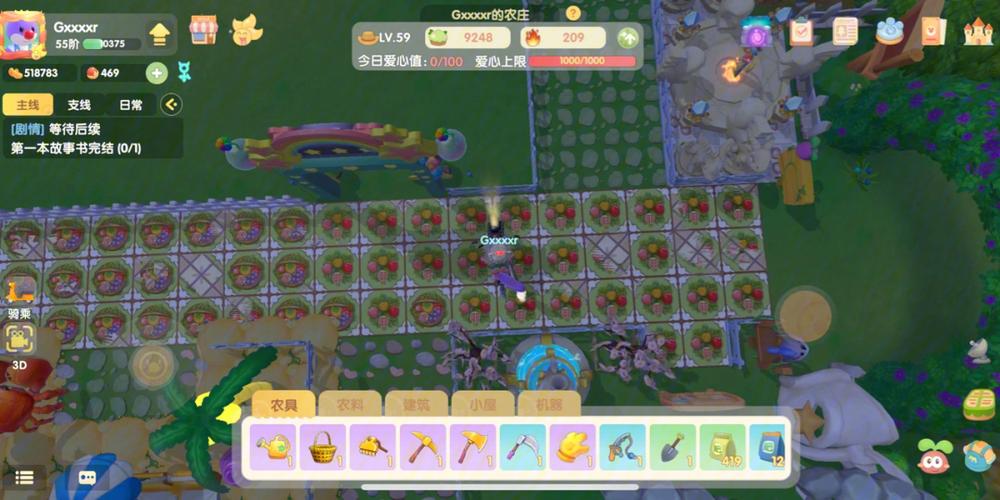Equip the sickle tool
1000x500 pixels.
coord(523,446)
